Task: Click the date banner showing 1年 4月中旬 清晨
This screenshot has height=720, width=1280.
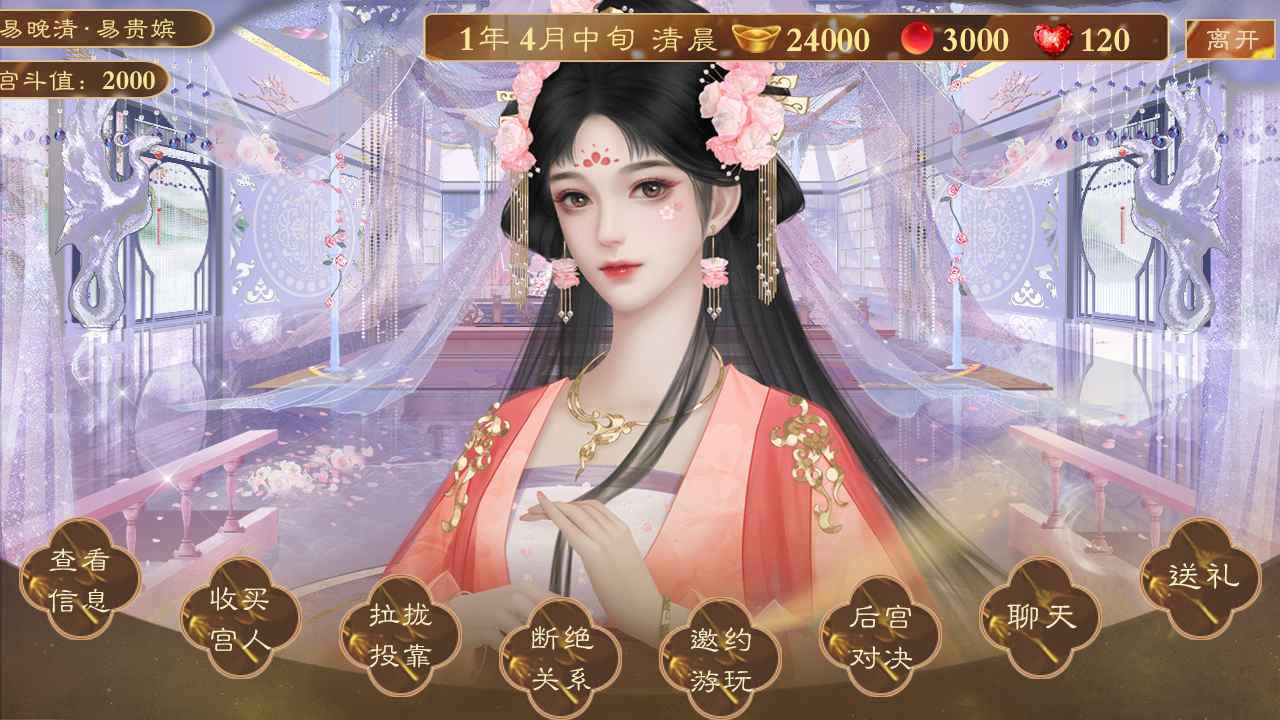Action: pos(590,38)
